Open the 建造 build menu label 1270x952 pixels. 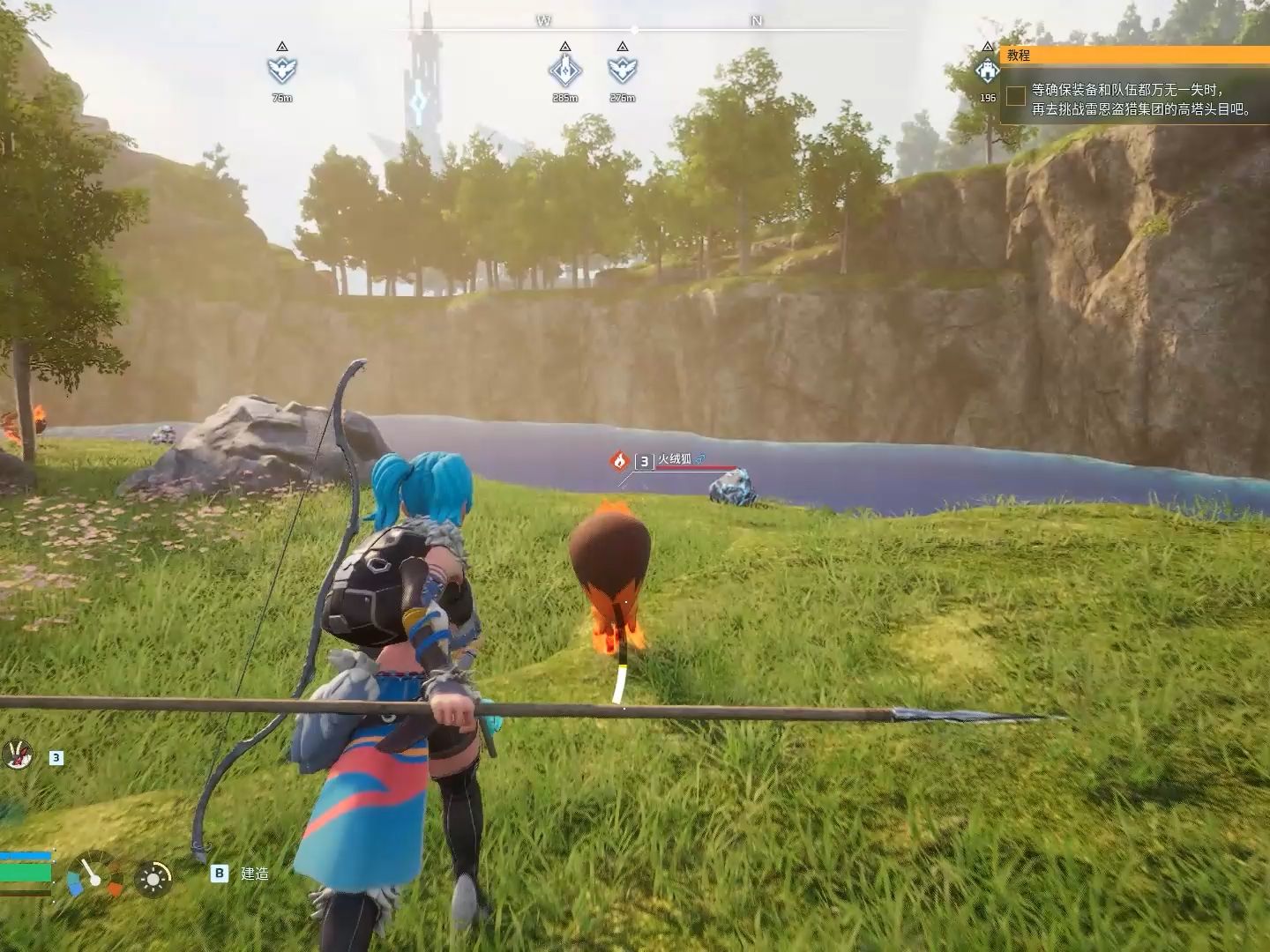pos(254,874)
